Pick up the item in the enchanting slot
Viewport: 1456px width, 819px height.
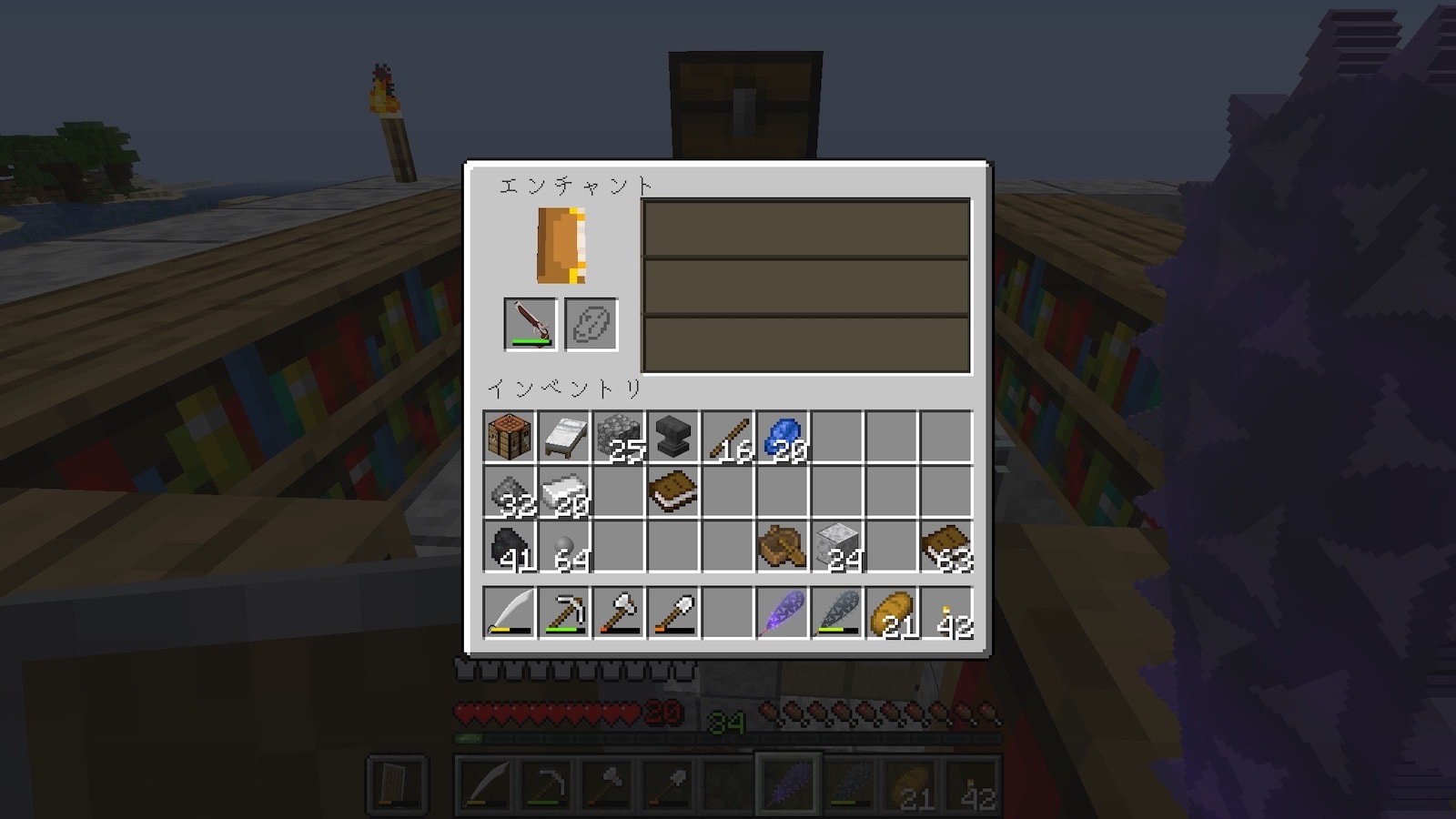click(x=531, y=324)
